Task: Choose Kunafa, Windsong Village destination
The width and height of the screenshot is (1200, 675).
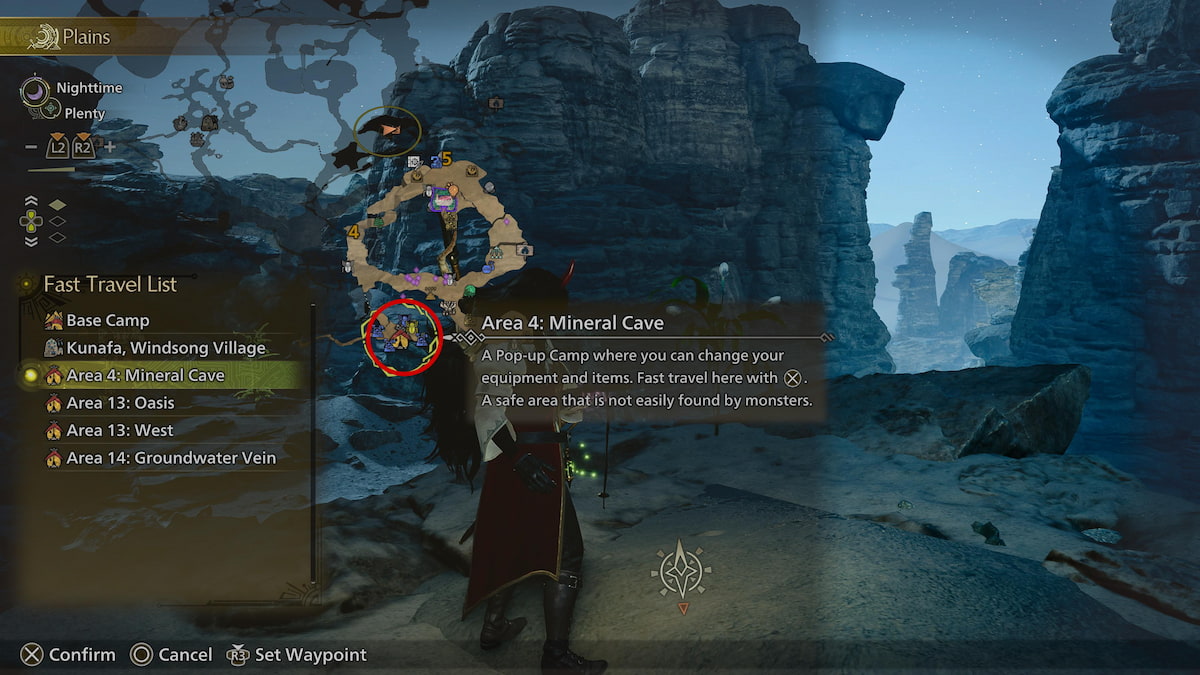Action: pos(165,348)
